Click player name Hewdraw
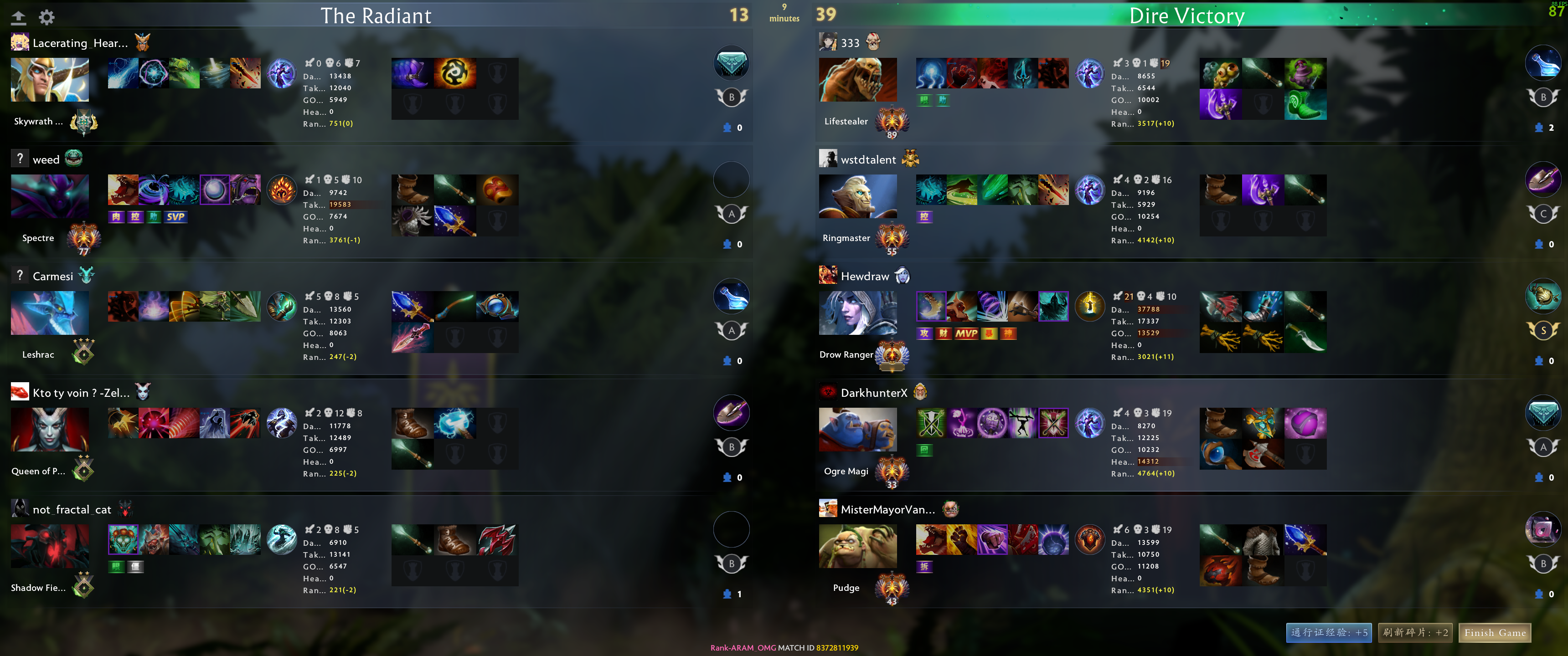Screen dimensions: 1568x656 click(x=864, y=276)
